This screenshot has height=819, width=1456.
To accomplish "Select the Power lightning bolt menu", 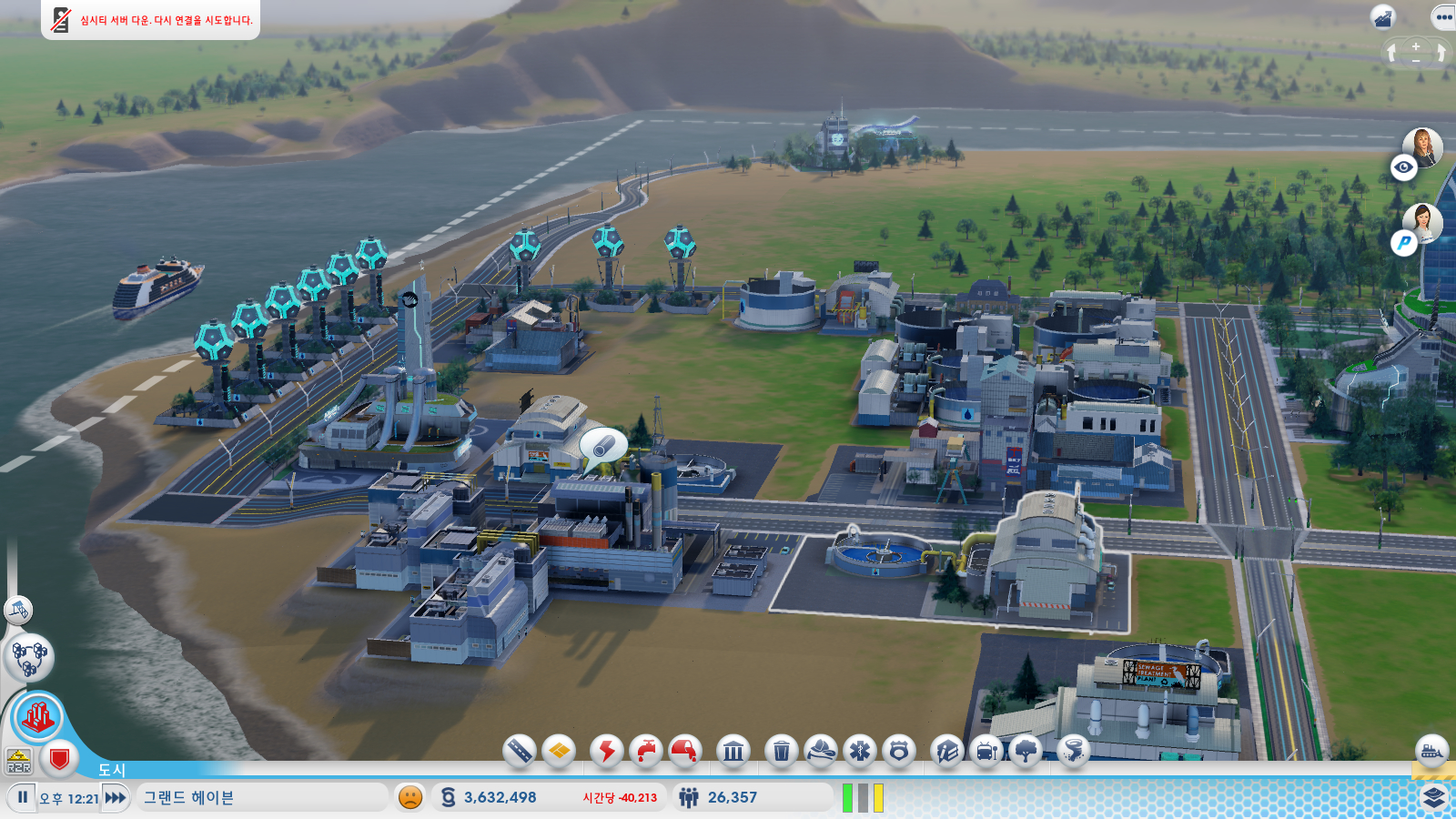I will click(606, 751).
